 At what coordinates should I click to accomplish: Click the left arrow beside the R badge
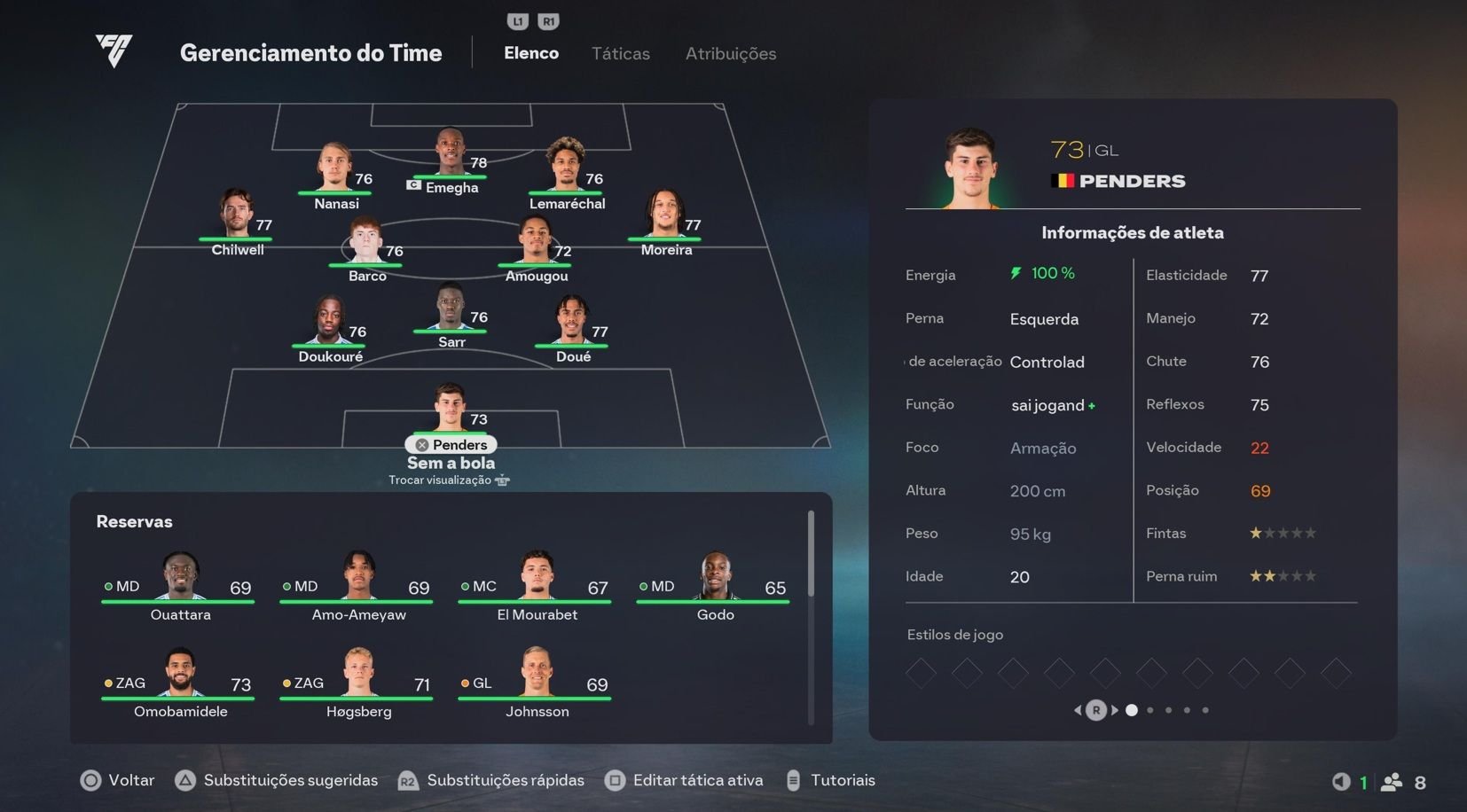tap(1077, 710)
